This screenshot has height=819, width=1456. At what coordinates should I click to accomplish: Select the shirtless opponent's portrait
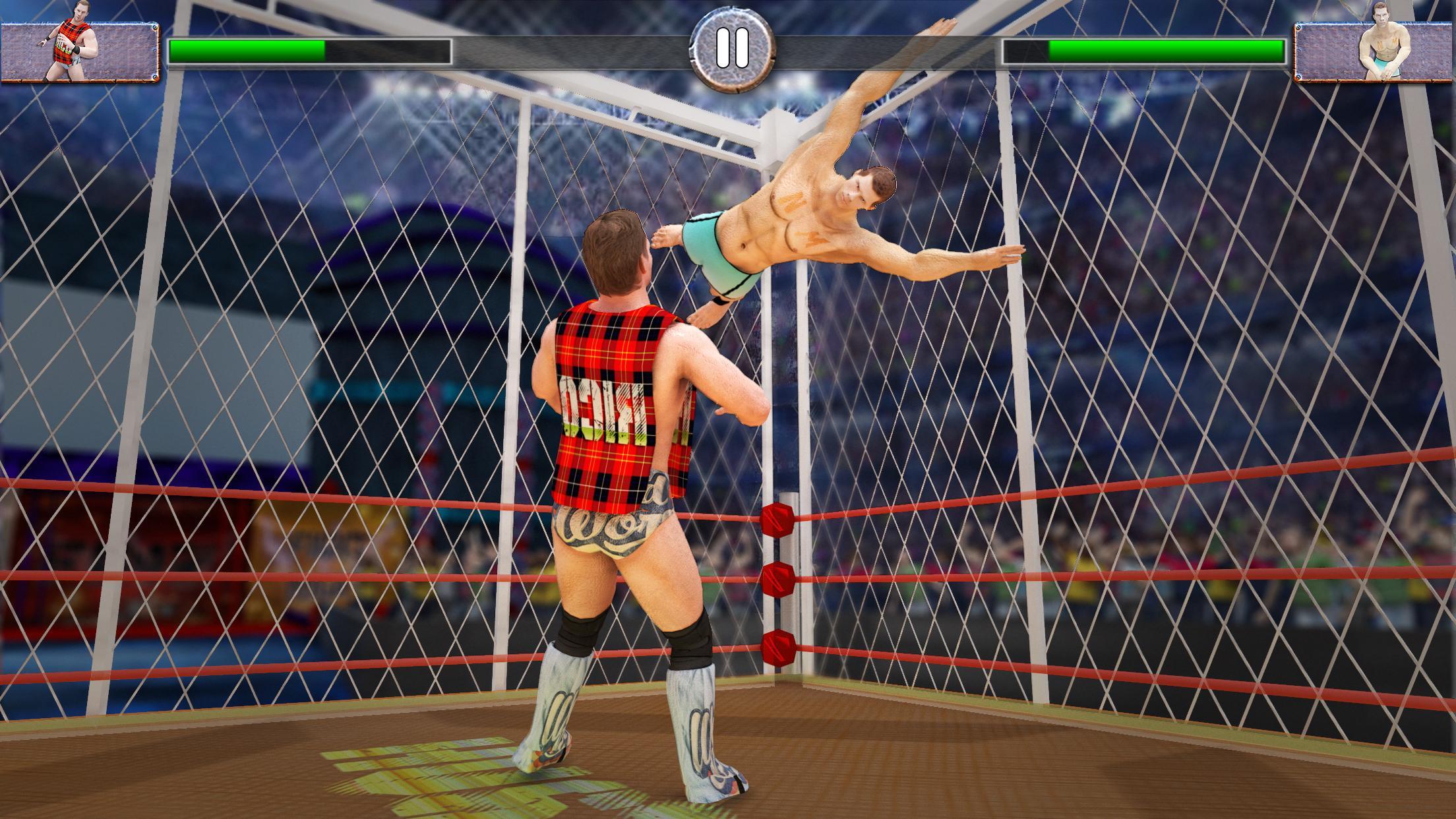click(1375, 51)
